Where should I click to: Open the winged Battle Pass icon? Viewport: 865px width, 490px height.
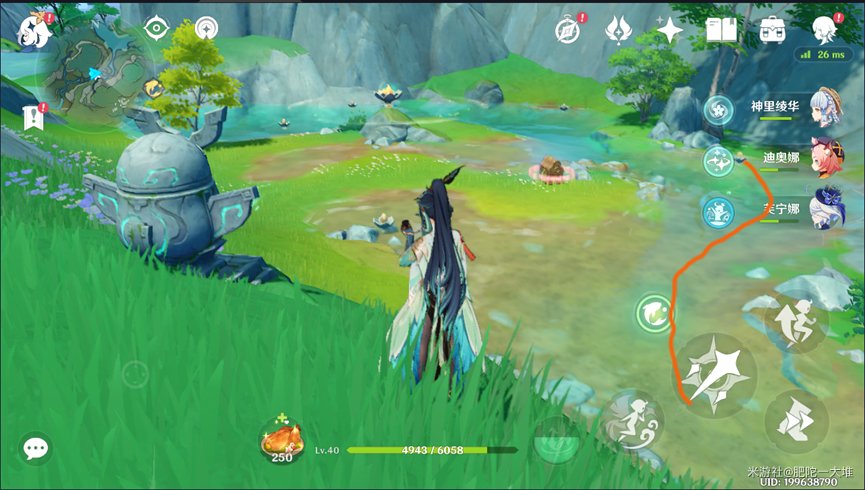(x=619, y=30)
